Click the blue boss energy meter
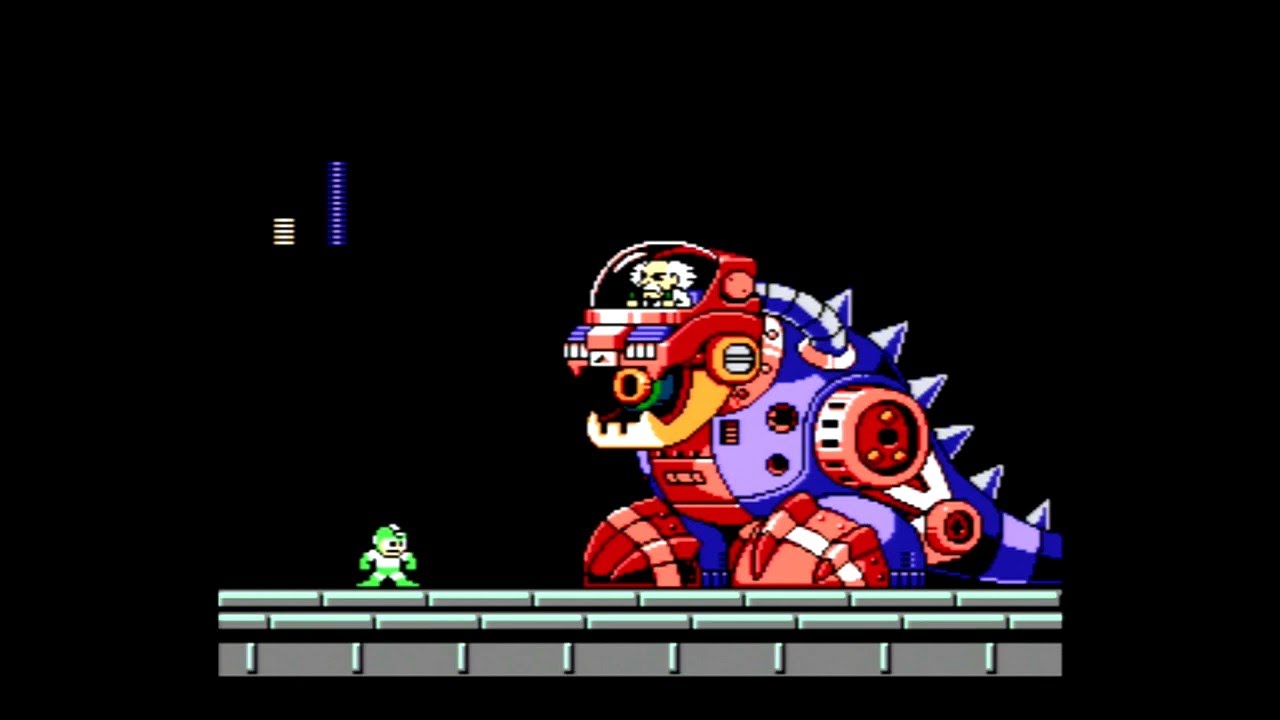Screen dimensions: 1280x720 click(336, 200)
